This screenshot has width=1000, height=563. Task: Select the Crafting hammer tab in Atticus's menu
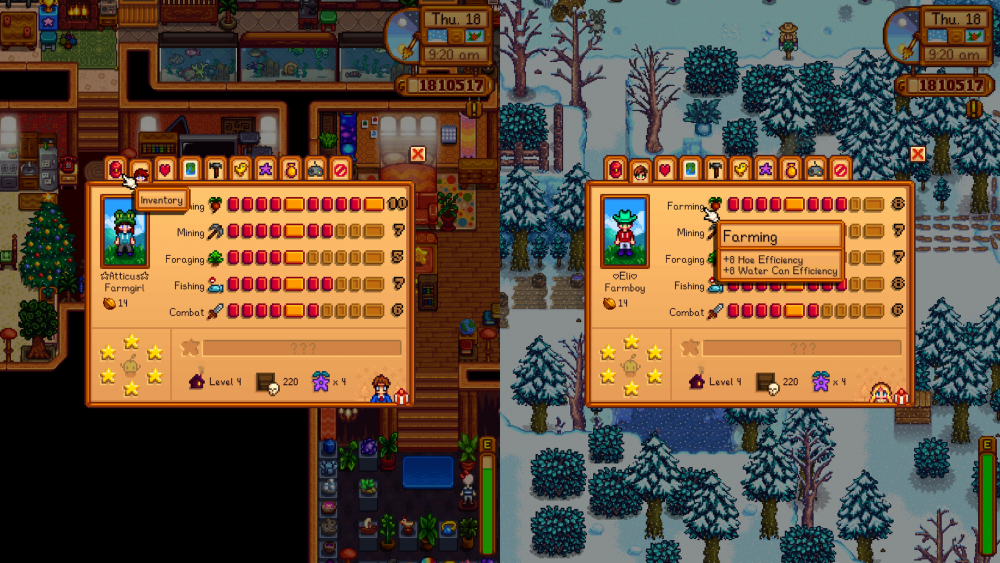coord(215,169)
